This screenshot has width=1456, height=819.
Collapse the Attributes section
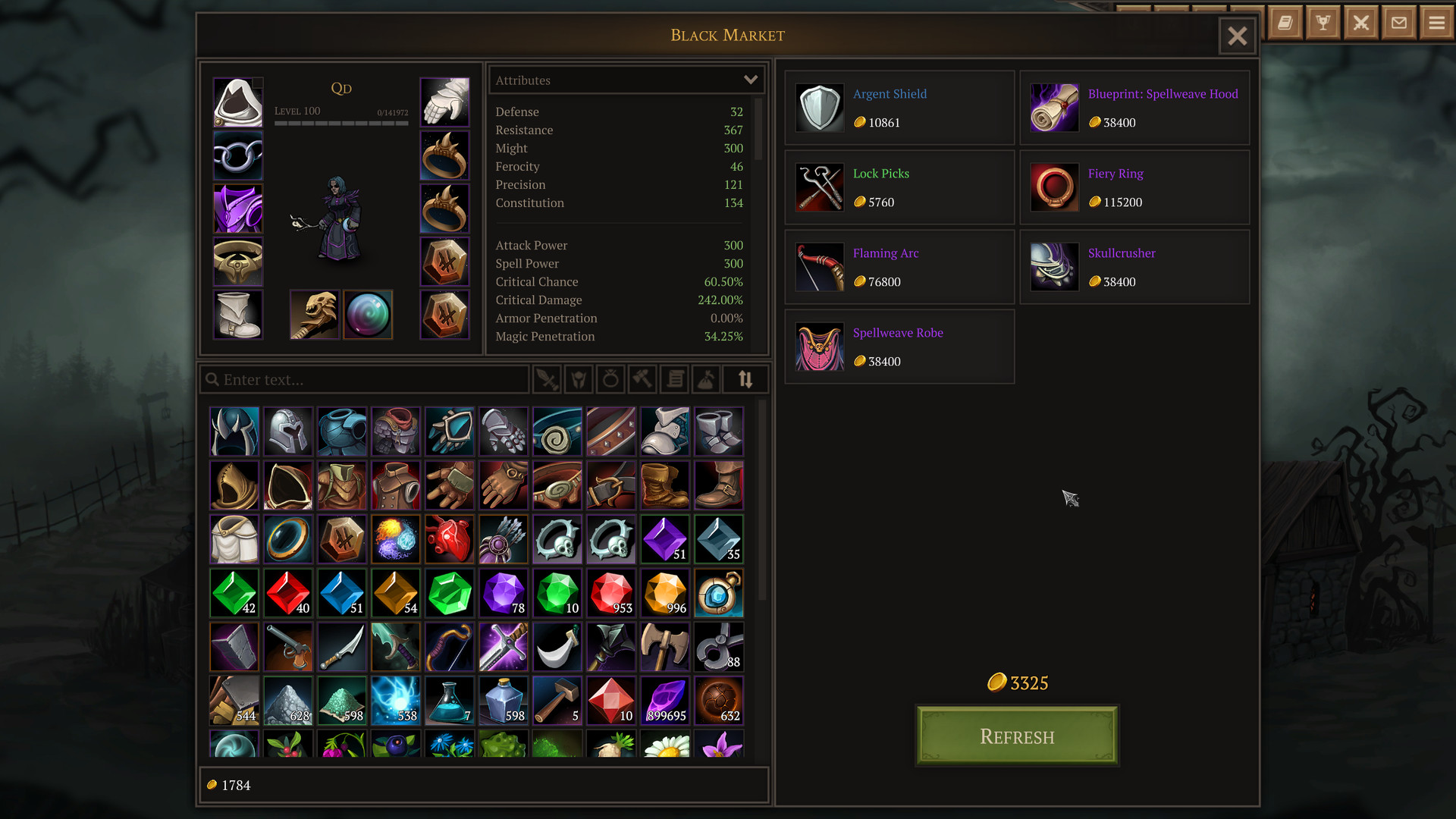pyautogui.click(x=750, y=80)
